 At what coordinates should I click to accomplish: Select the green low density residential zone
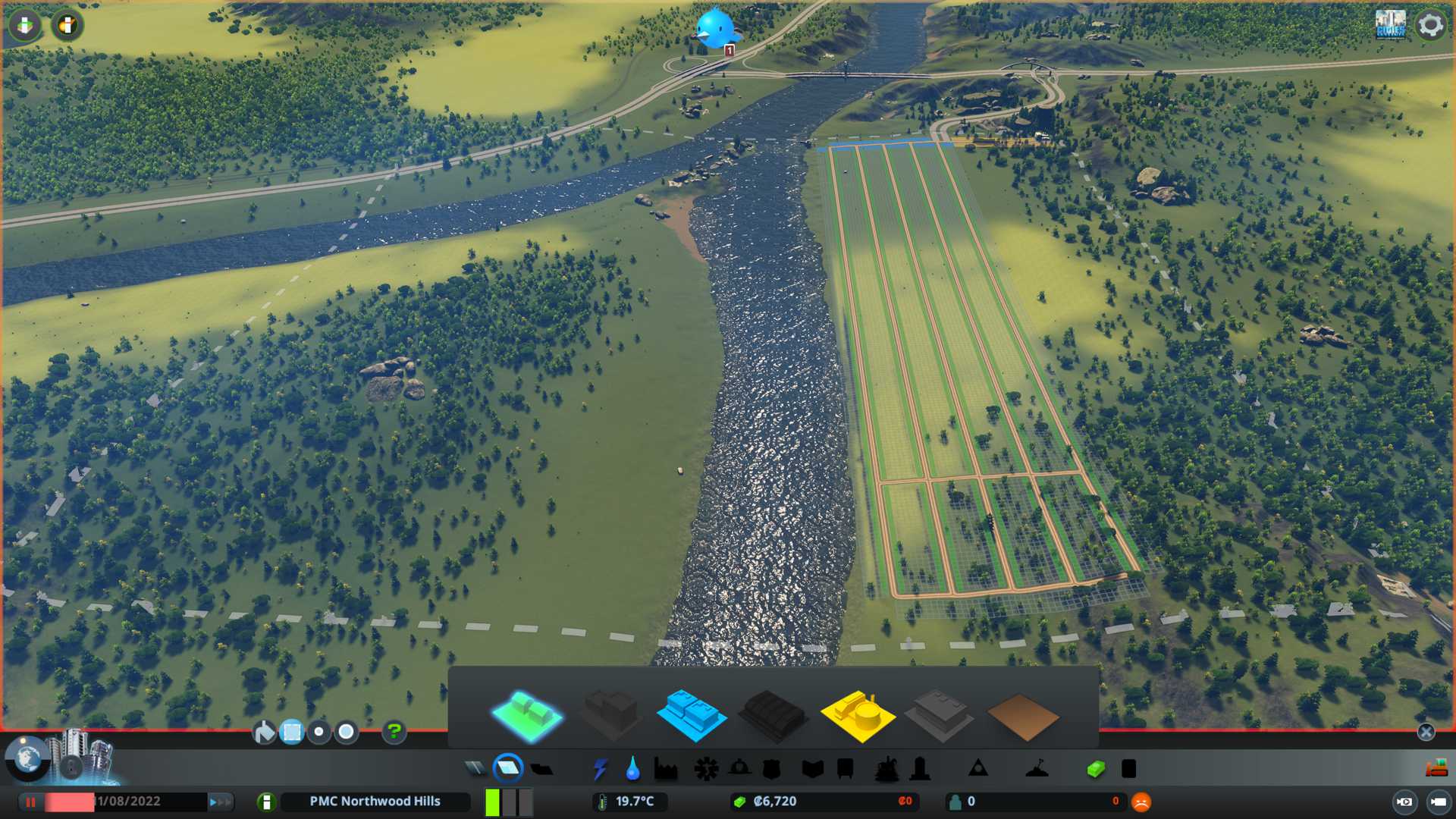(x=528, y=715)
